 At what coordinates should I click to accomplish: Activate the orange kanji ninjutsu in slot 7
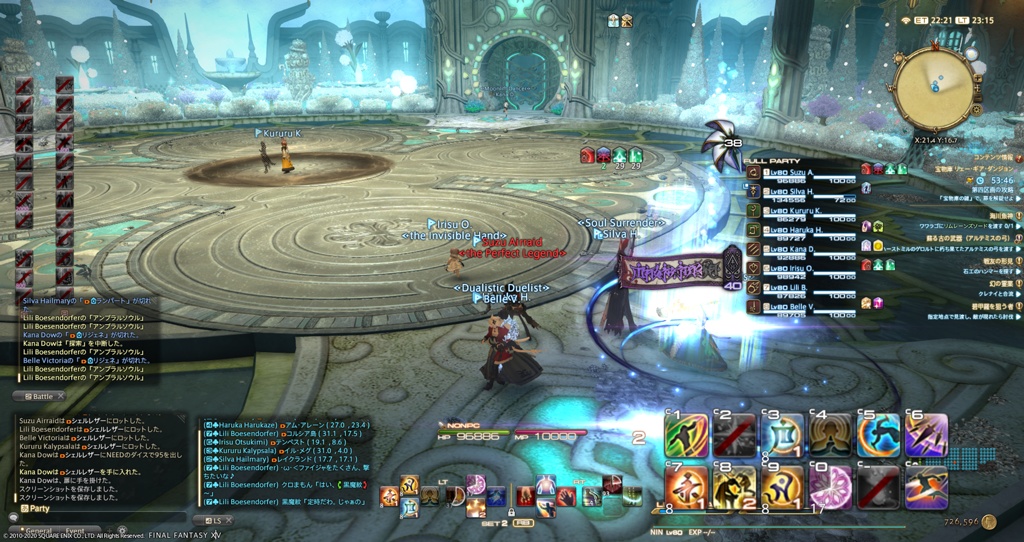tap(687, 487)
